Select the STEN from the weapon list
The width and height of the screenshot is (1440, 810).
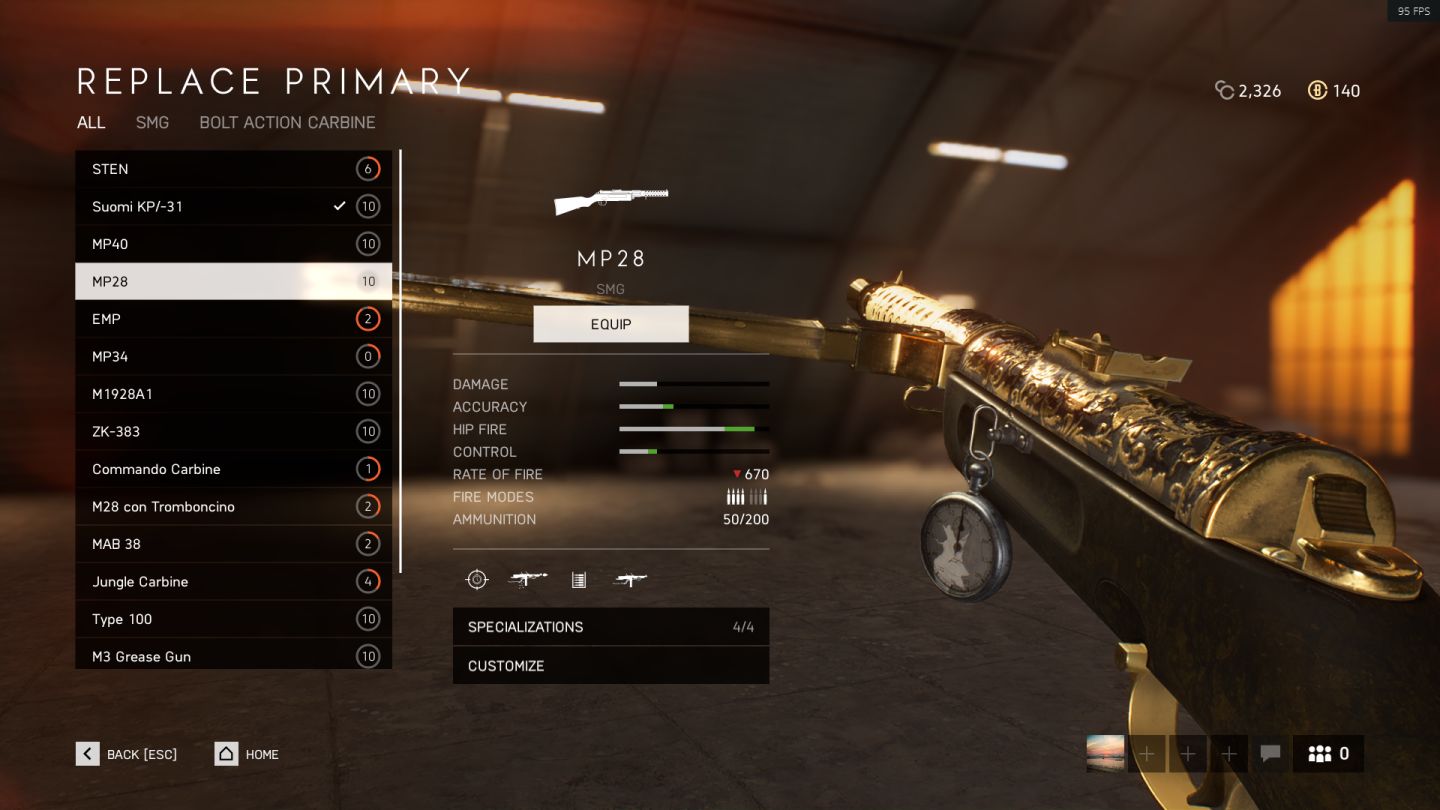[233, 169]
